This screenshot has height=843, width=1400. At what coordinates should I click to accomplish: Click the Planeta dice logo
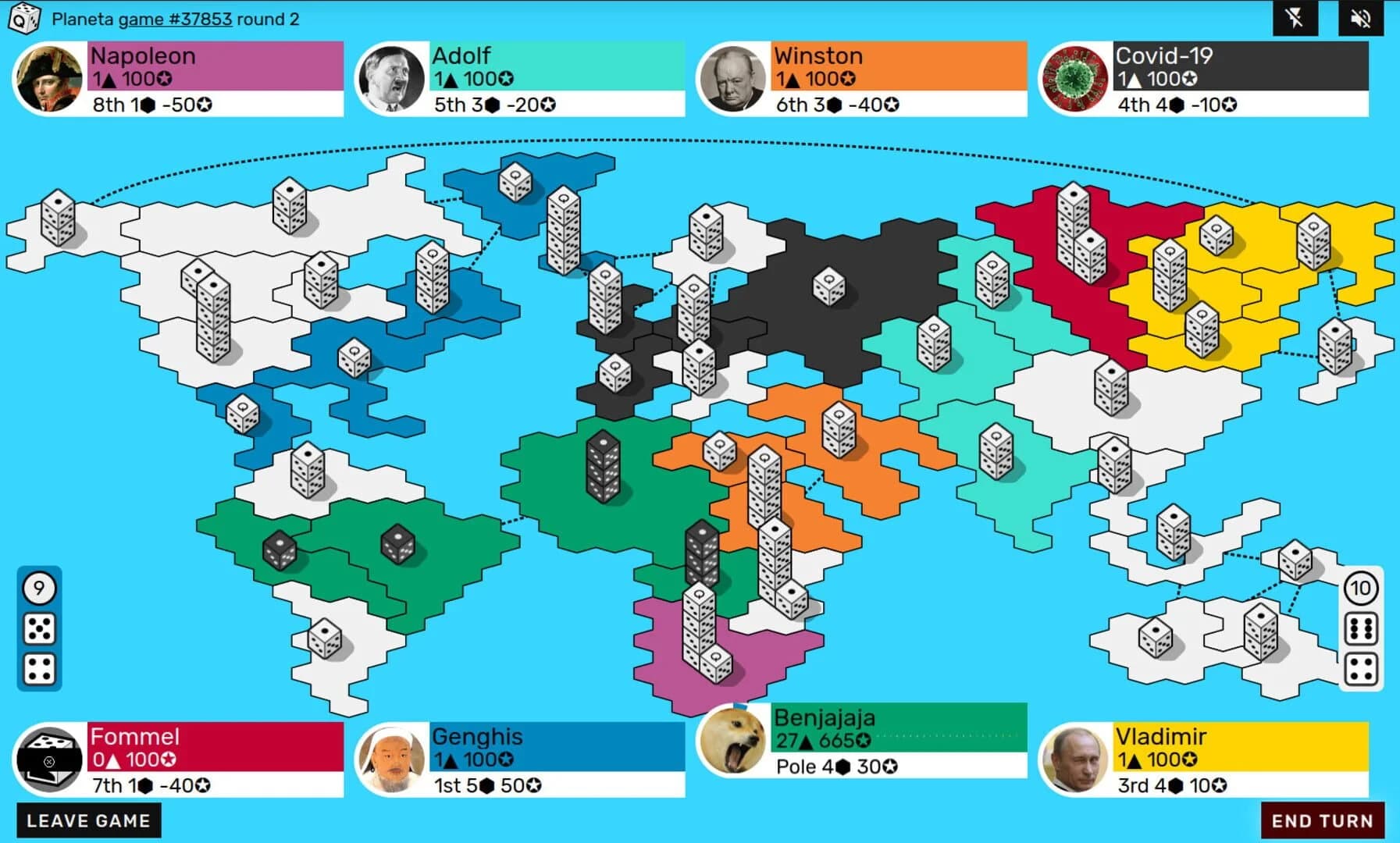pos(23,20)
